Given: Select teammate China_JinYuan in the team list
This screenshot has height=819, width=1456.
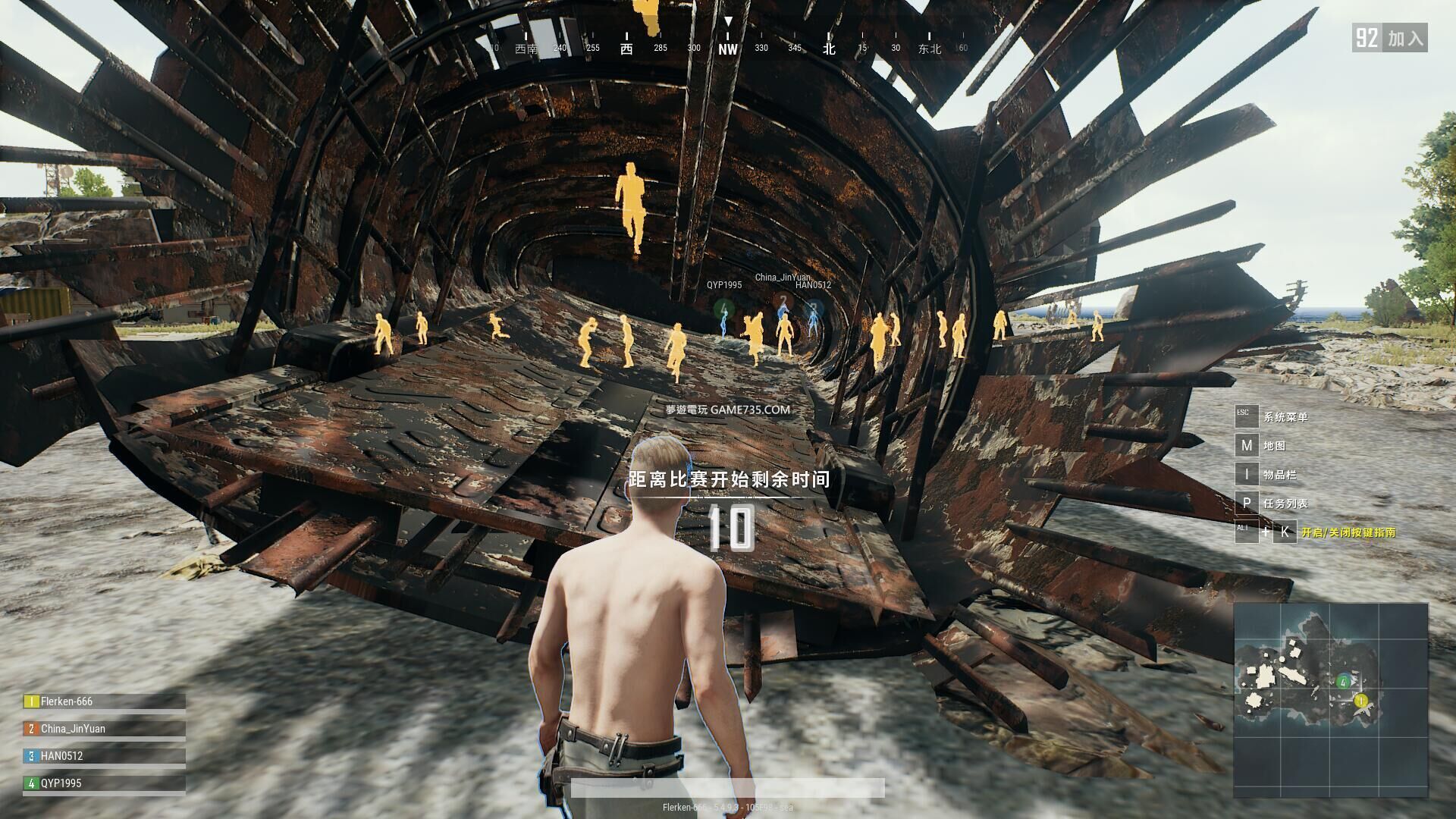Looking at the screenshot, I should pyautogui.click(x=73, y=729).
